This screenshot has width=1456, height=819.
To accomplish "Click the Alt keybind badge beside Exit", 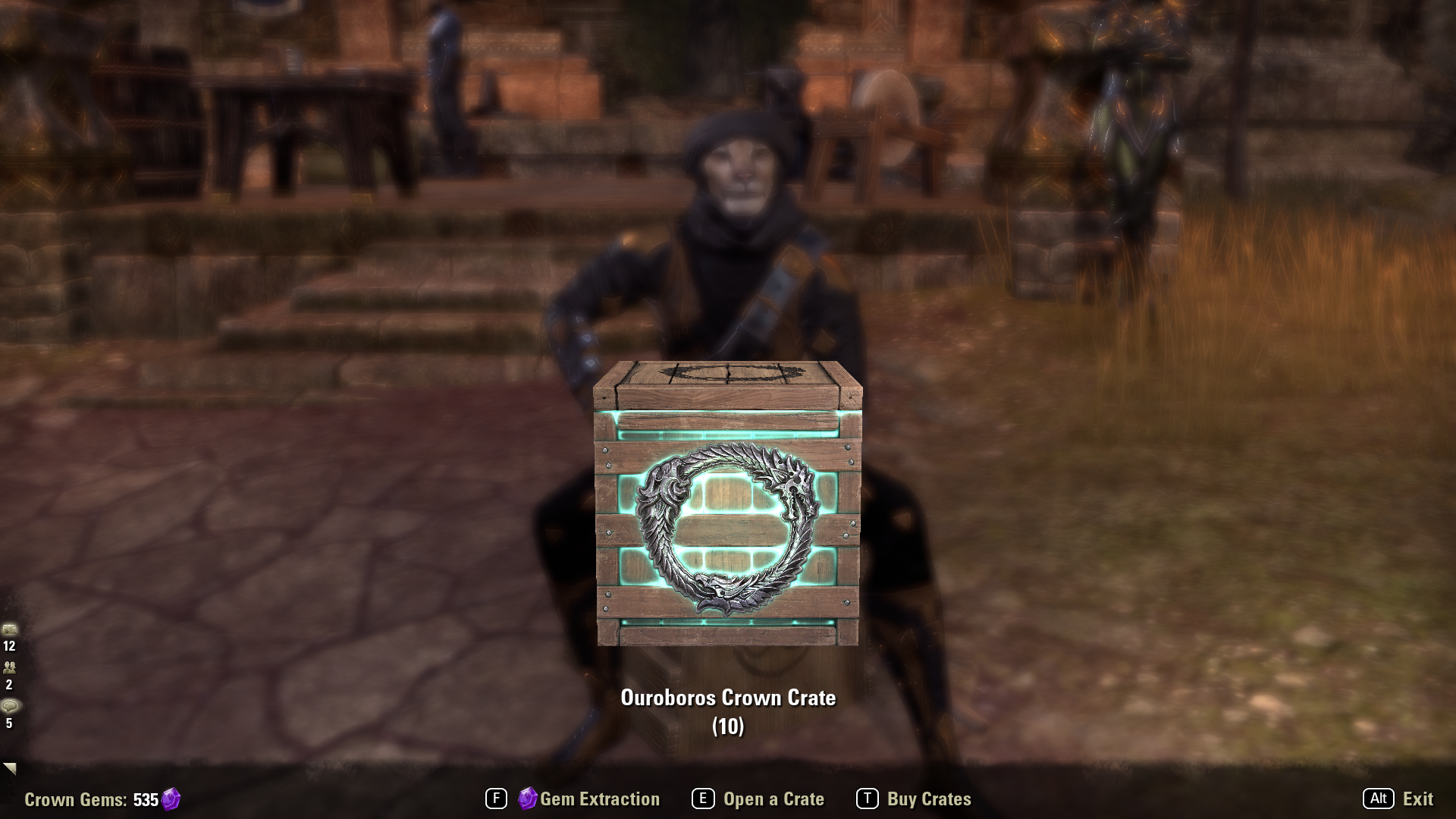I will click(1378, 799).
